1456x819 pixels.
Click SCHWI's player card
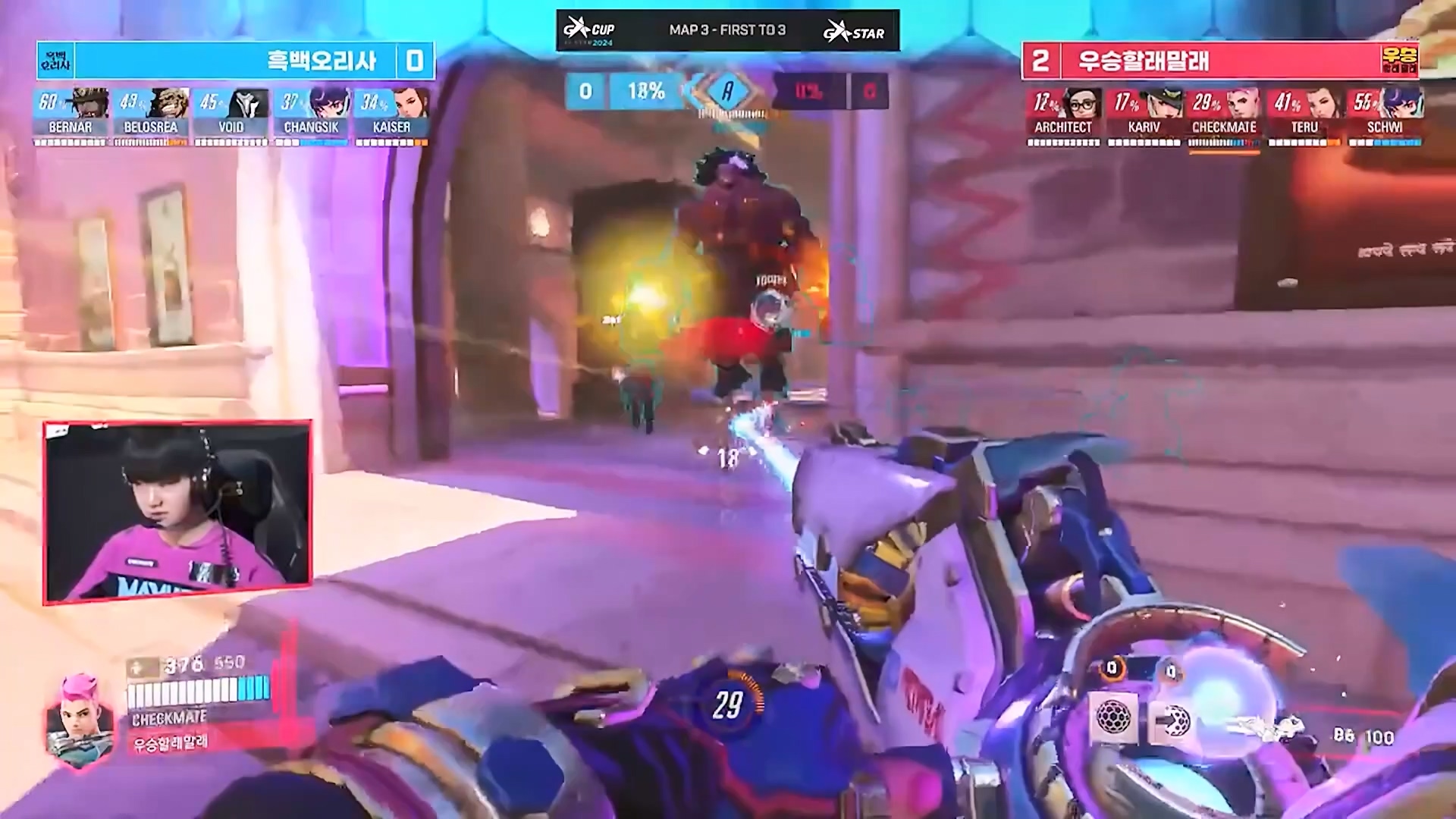(1385, 115)
